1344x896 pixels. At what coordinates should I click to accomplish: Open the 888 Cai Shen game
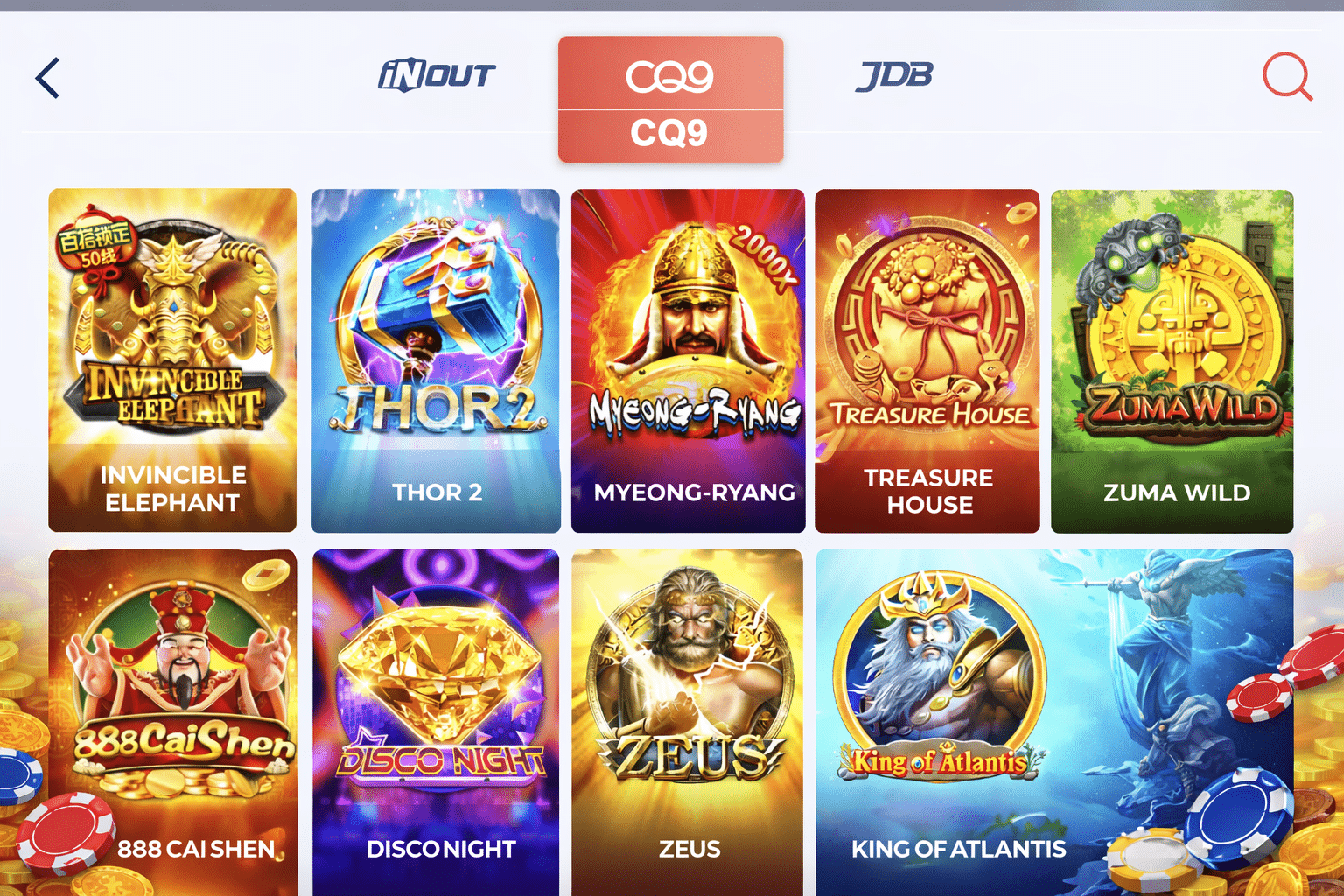(172, 717)
